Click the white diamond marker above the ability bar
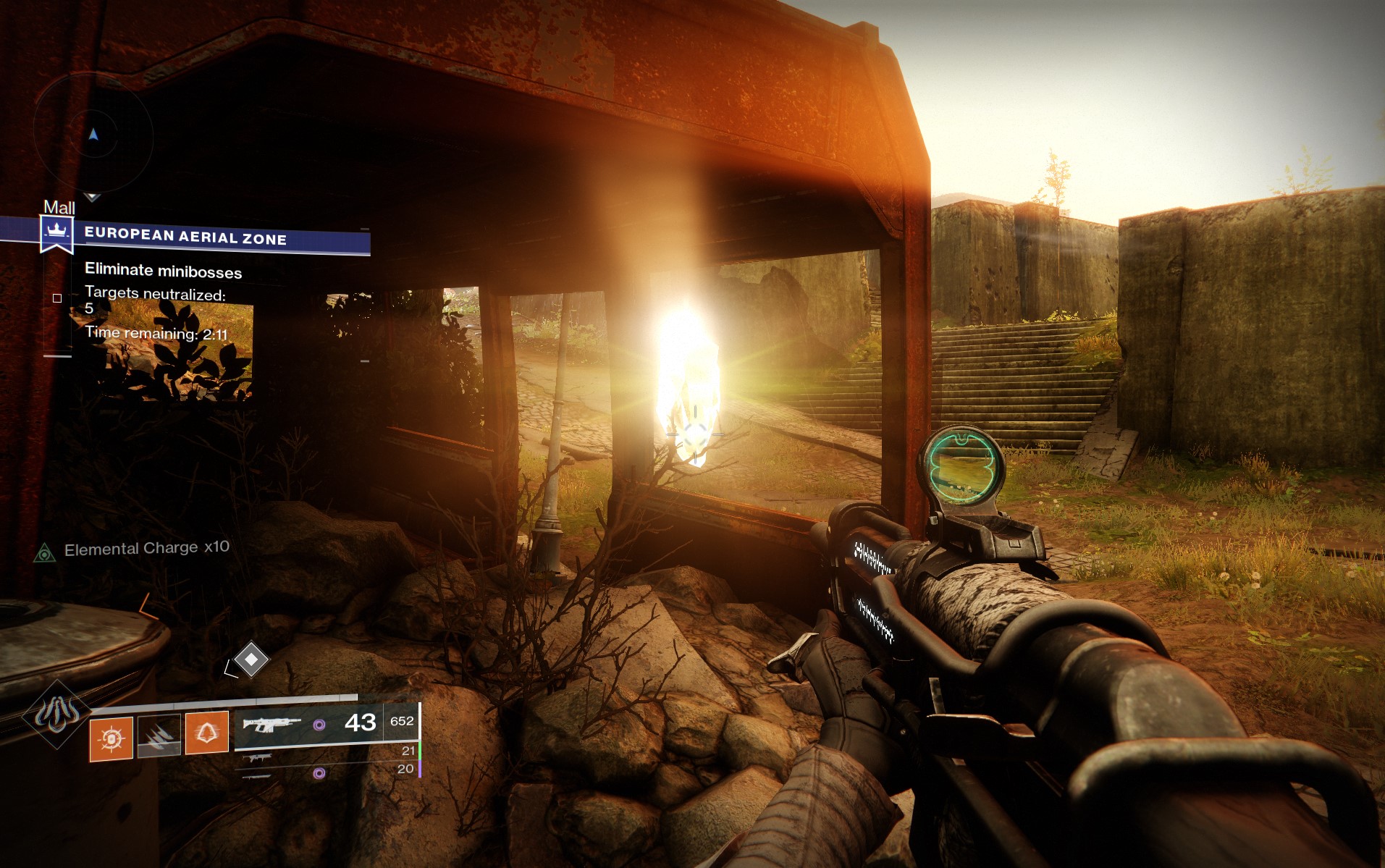1385x868 pixels. (x=251, y=660)
